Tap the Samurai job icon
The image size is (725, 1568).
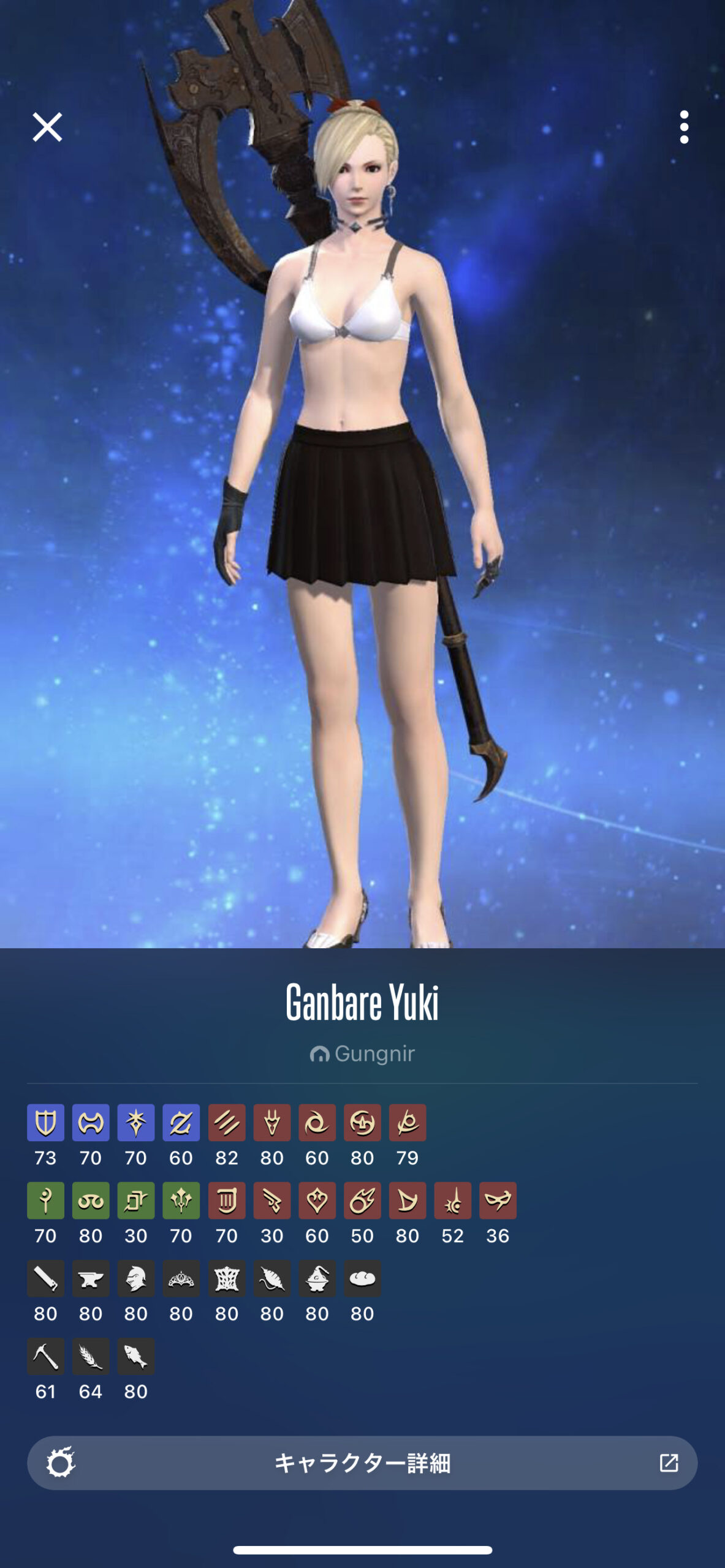point(362,1123)
